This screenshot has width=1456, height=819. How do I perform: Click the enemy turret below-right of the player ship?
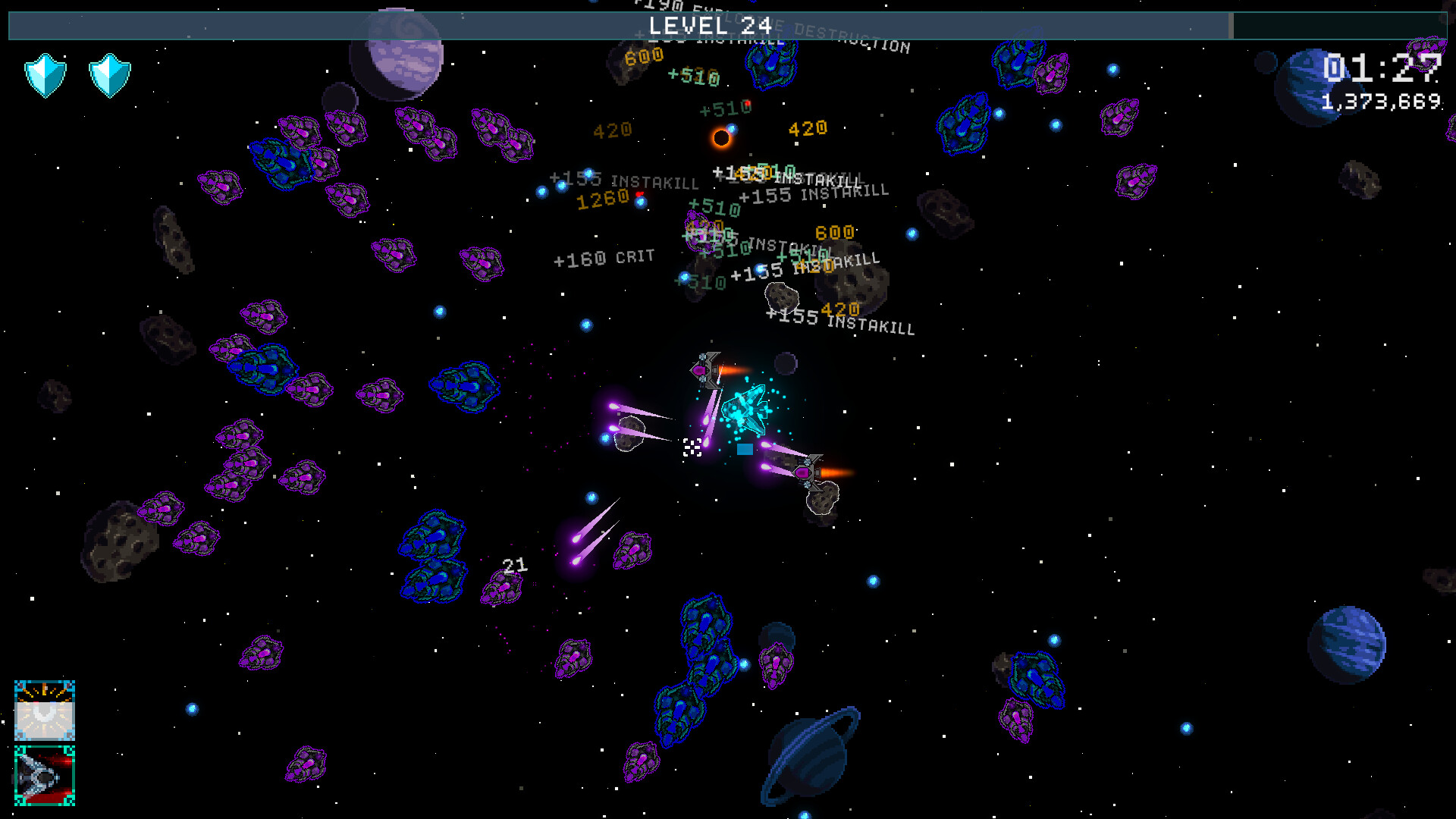coord(810,470)
